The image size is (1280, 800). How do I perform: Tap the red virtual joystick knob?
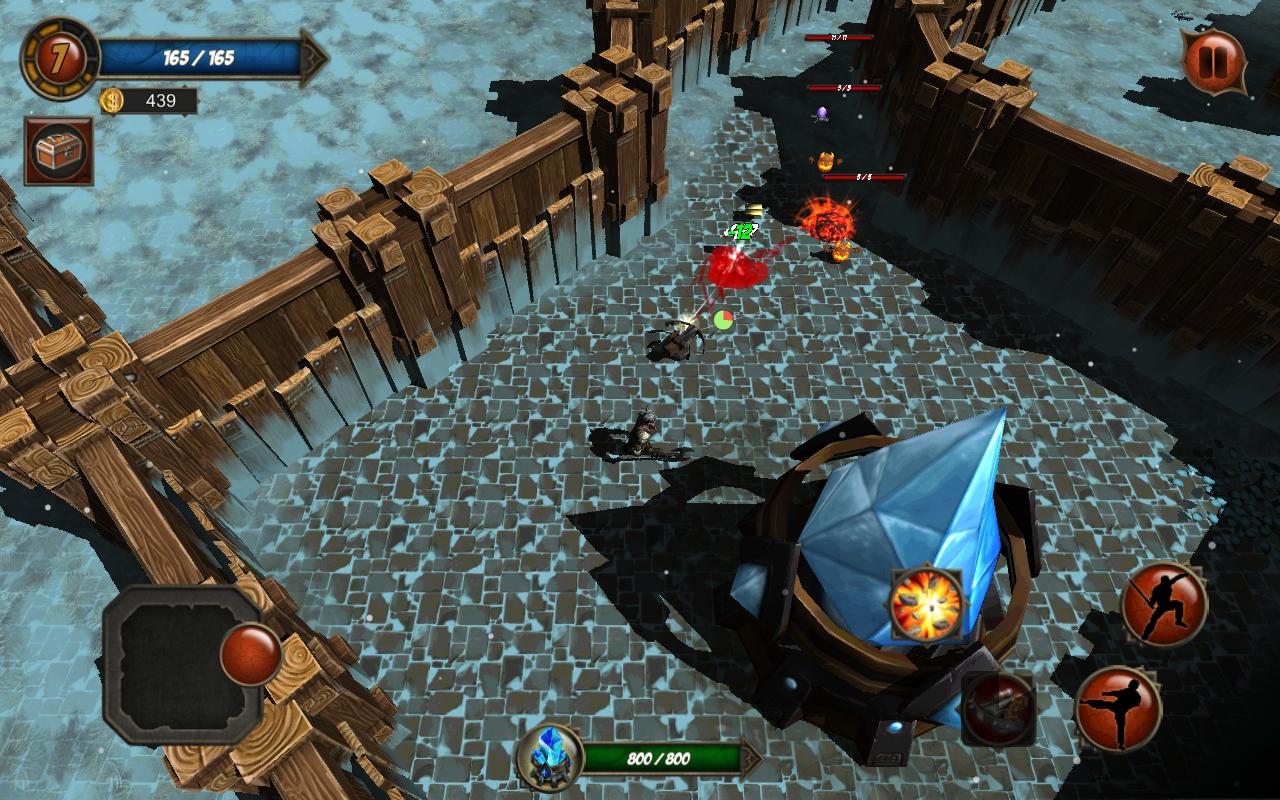250,653
